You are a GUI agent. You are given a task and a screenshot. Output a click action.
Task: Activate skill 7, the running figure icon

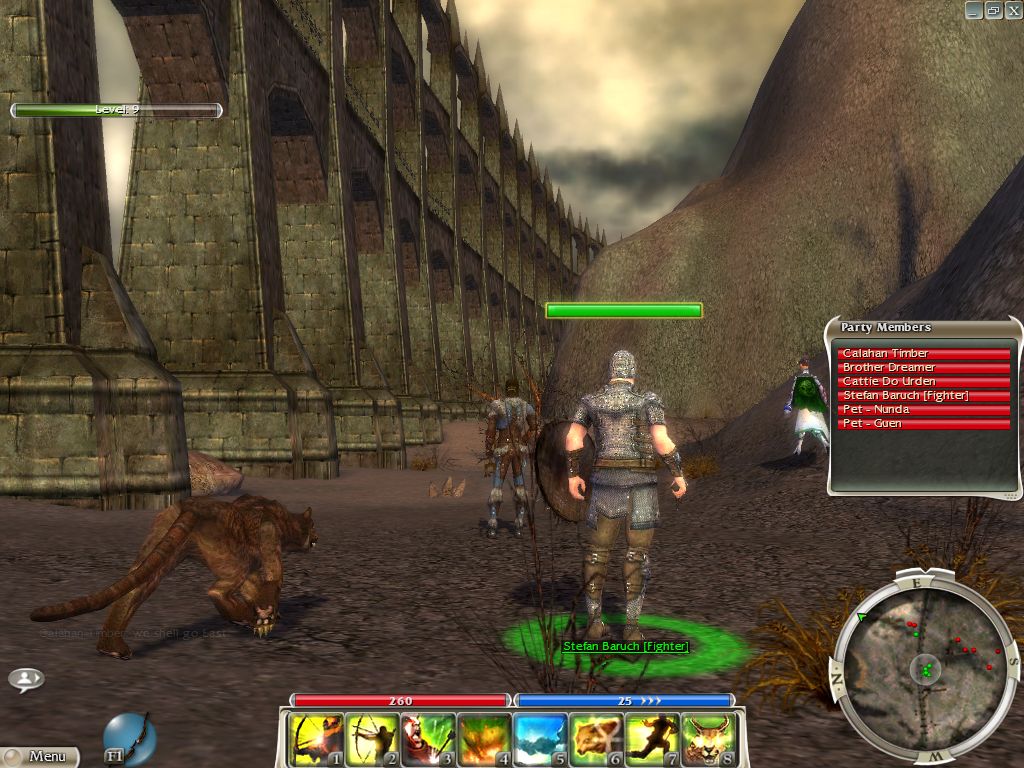tap(652, 740)
